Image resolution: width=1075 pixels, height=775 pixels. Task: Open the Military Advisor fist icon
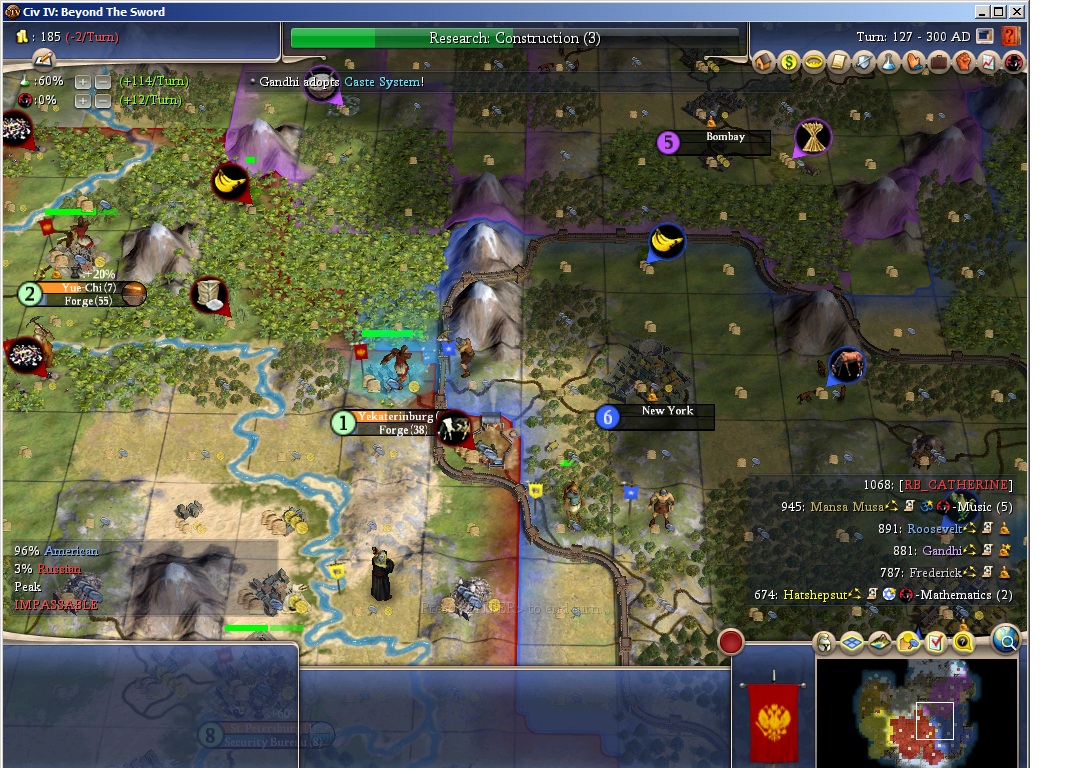pyautogui.click(x=964, y=62)
